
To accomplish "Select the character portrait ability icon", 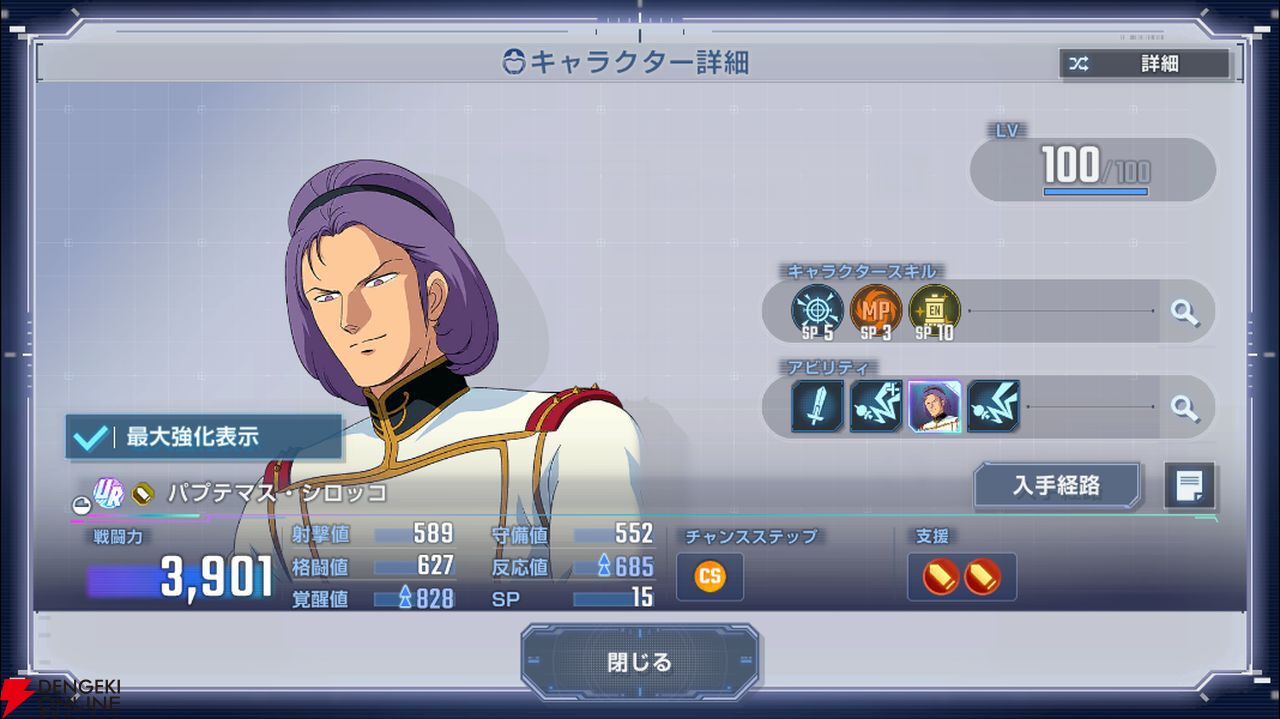I will click(935, 406).
